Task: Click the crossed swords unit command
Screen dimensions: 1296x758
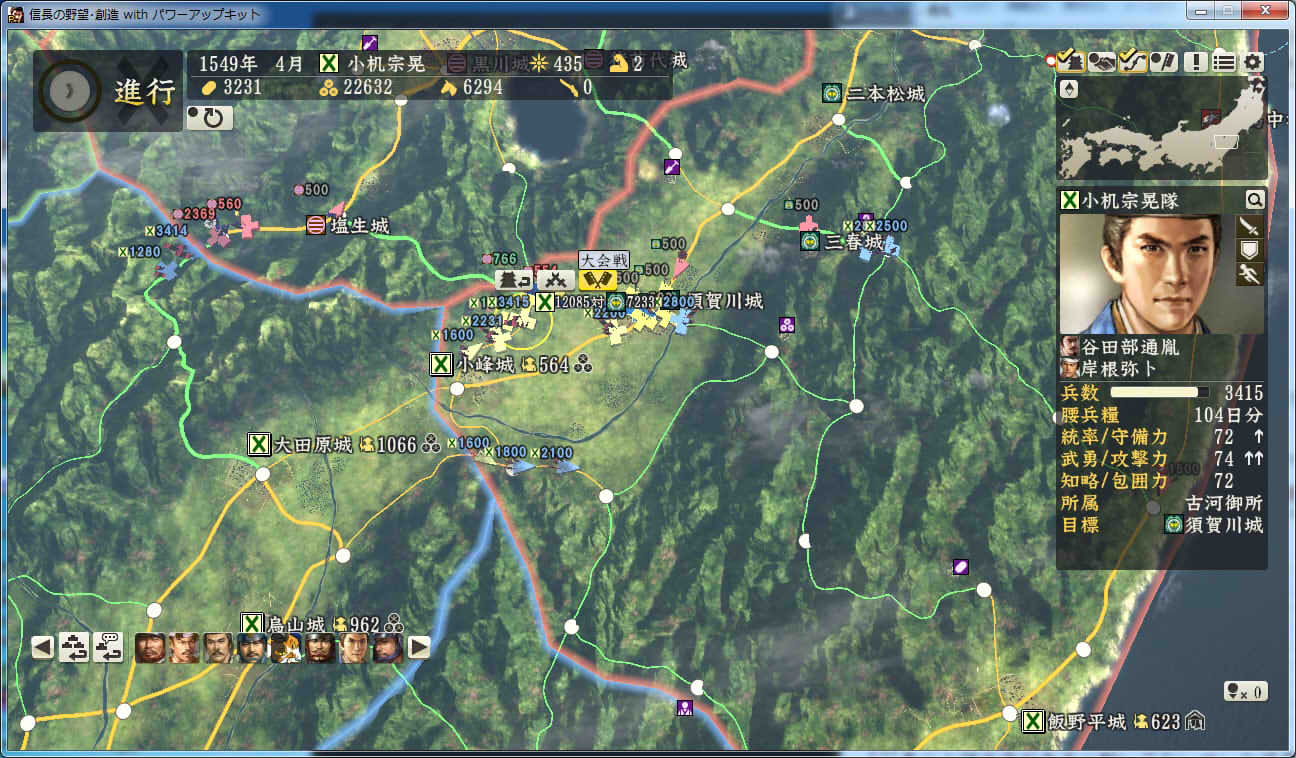Action: coord(555,280)
